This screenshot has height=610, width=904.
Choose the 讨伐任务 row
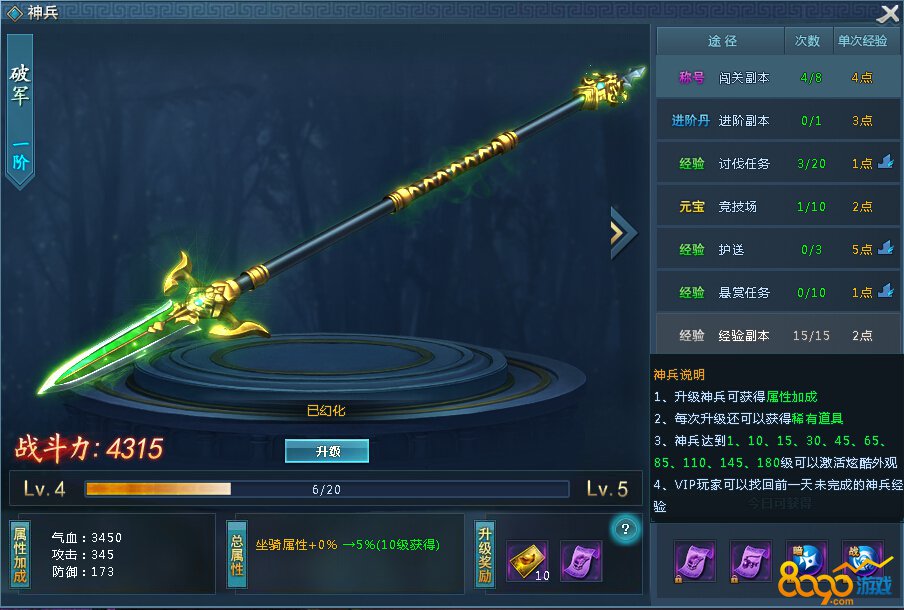(x=778, y=163)
